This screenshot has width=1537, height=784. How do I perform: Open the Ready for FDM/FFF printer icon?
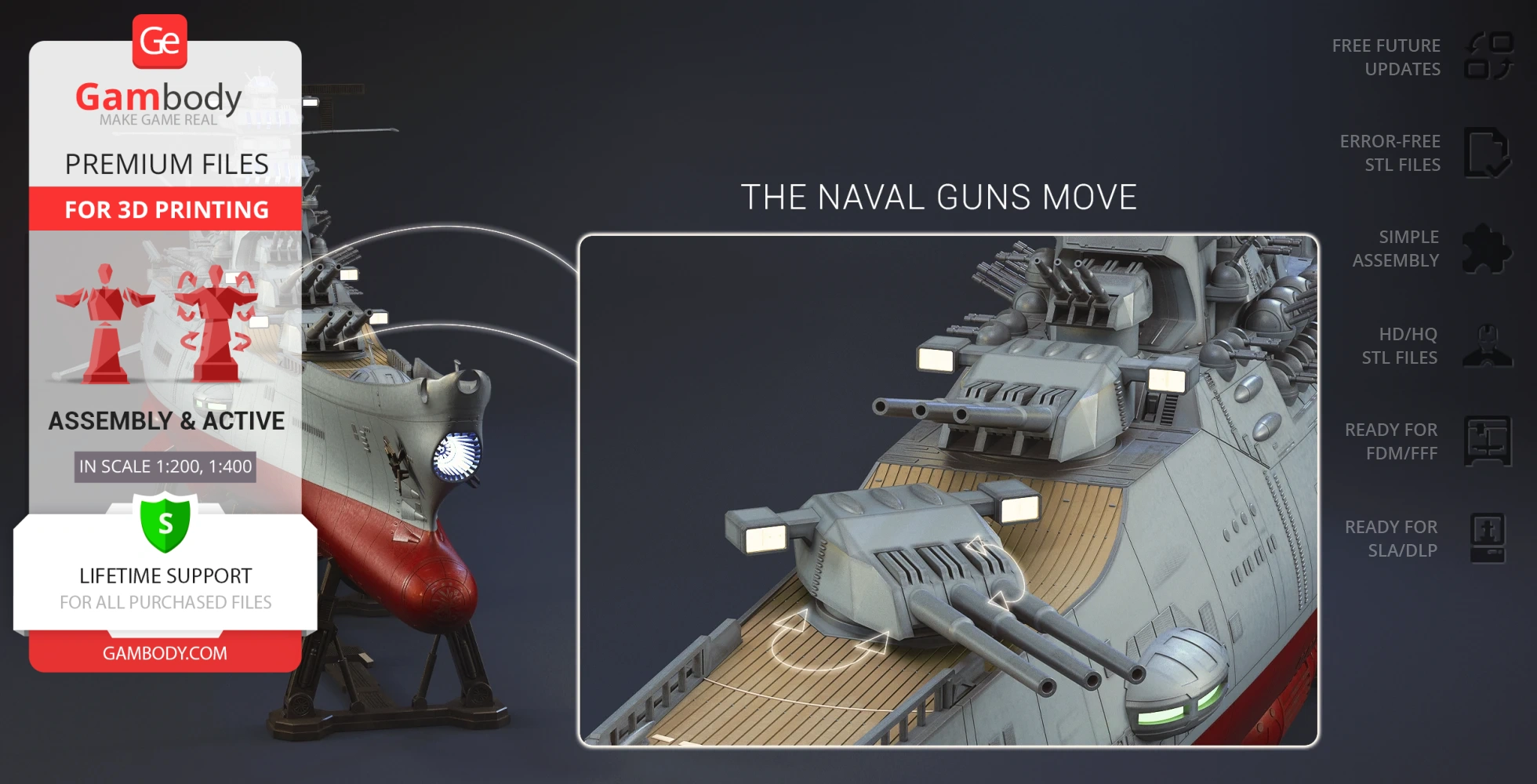(1487, 441)
